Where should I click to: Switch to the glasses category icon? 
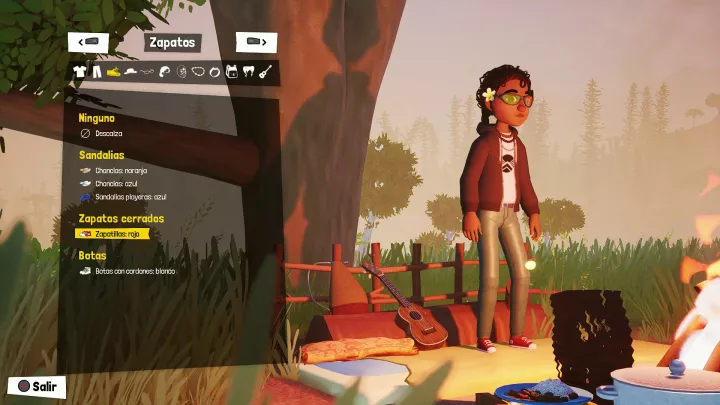pos(148,72)
